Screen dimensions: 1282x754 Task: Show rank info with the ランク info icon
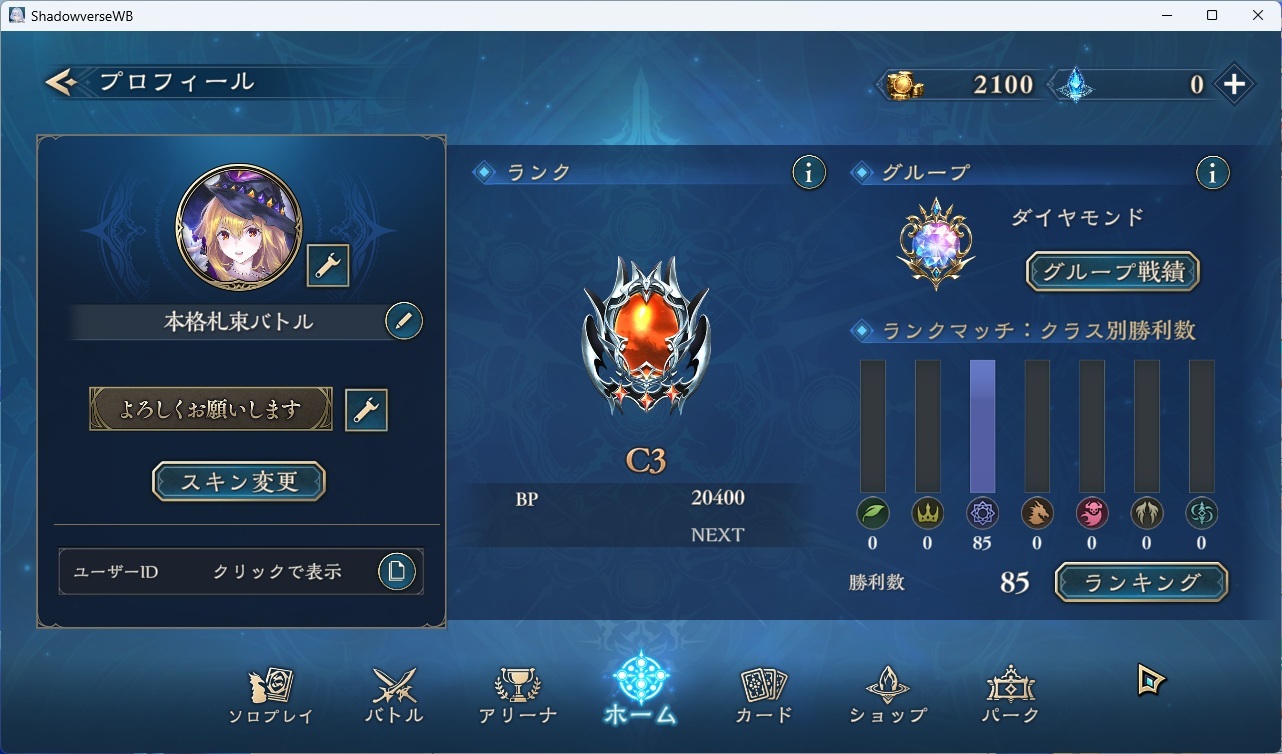[809, 173]
